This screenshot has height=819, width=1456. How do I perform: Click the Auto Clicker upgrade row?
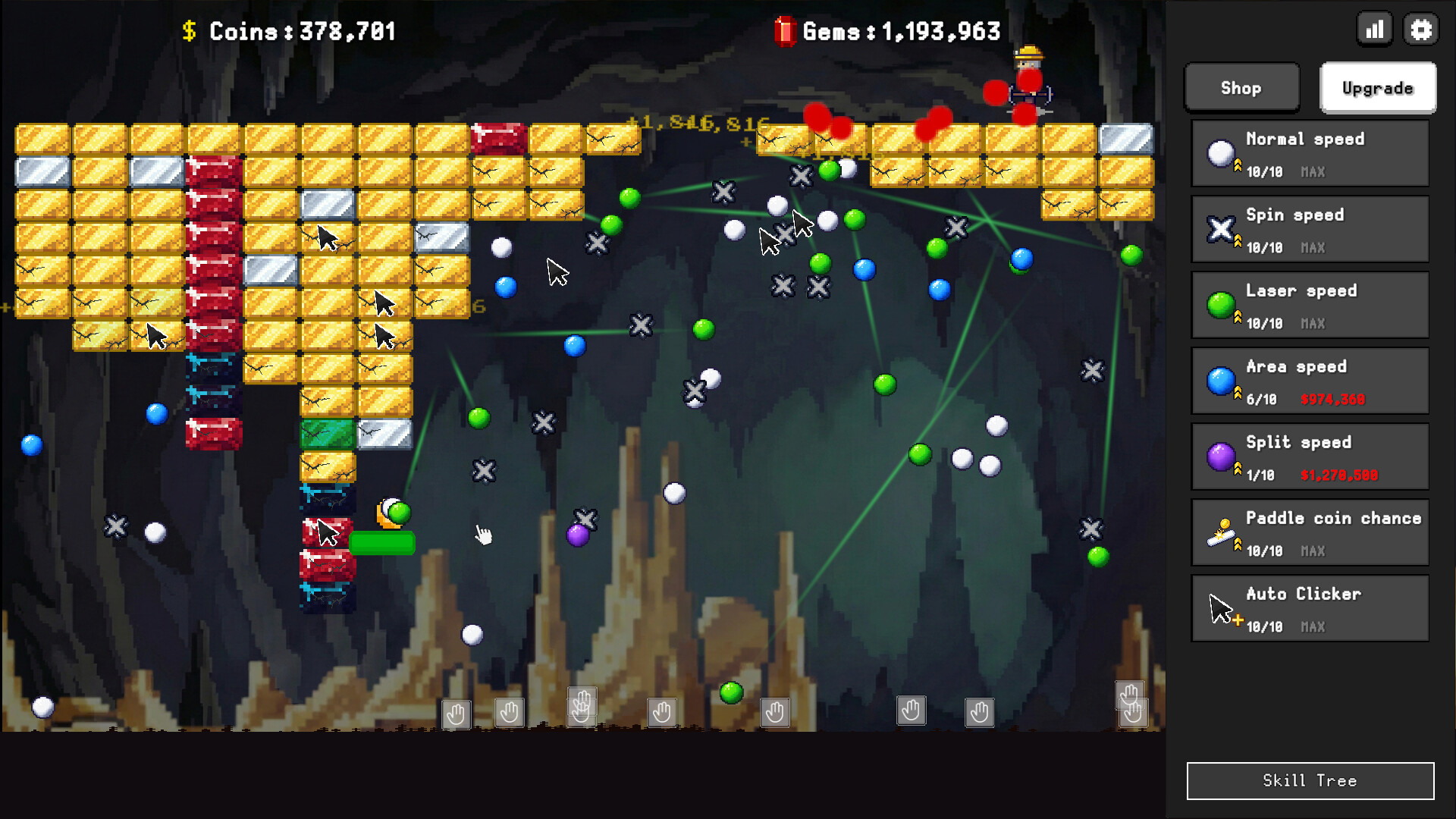pos(1310,609)
